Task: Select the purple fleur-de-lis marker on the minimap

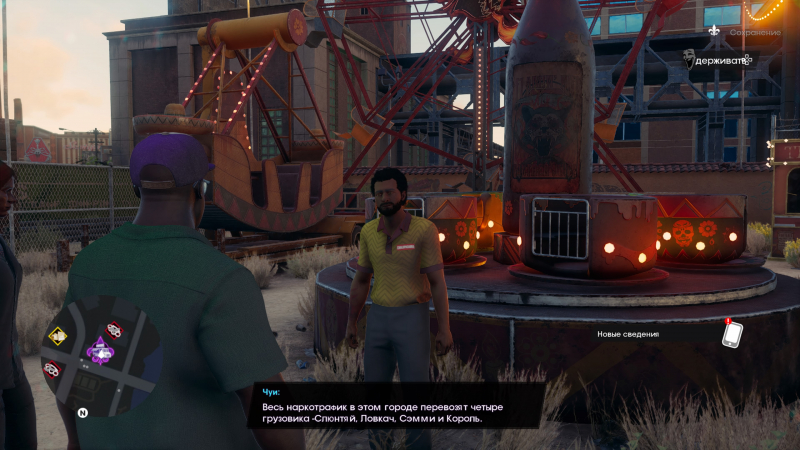Action: pyautogui.click(x=100, y=350)
